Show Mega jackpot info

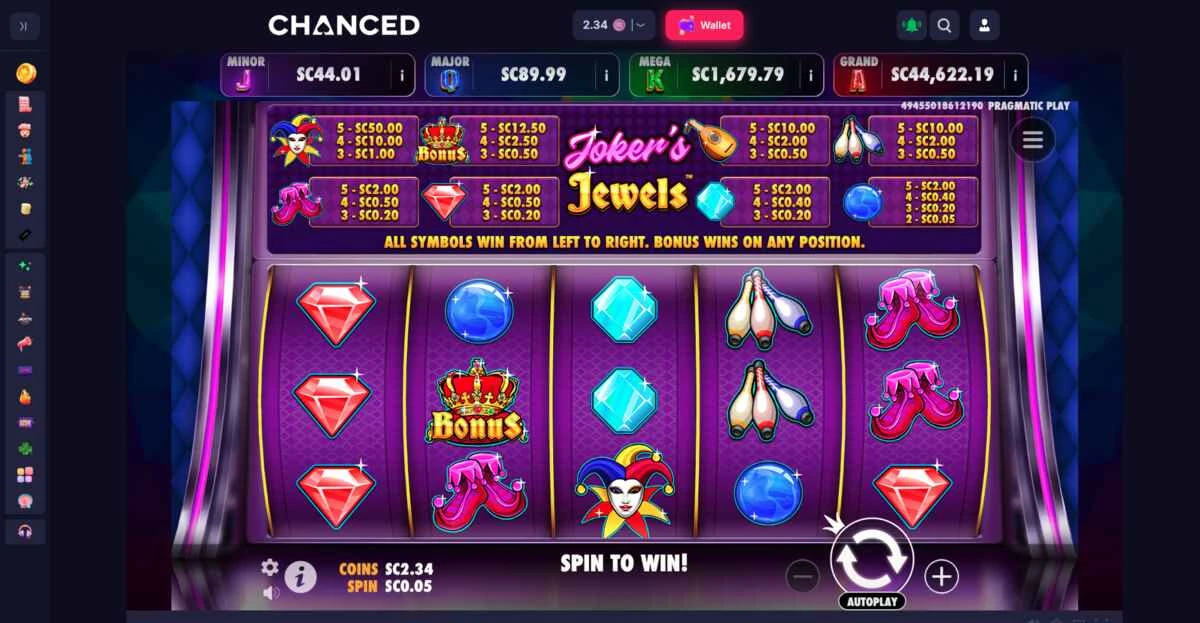click(x=810, y=75)
